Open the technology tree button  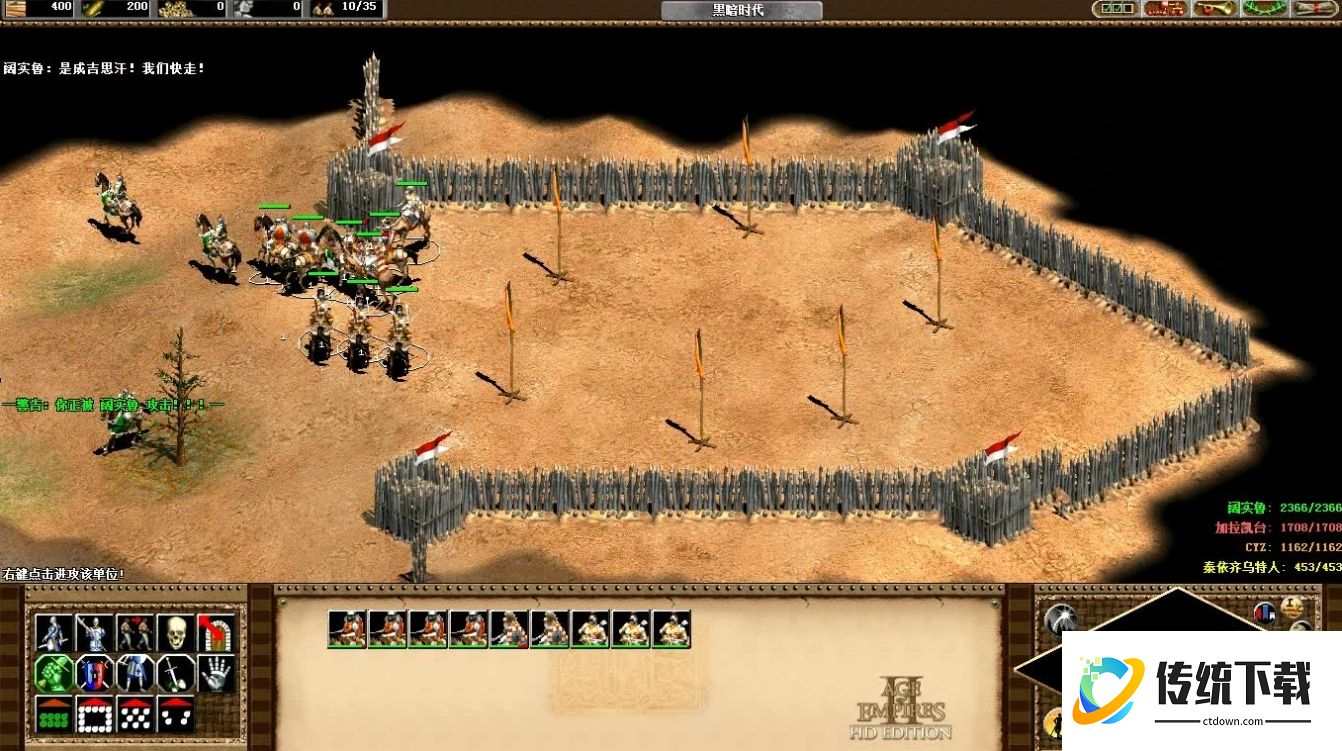click(1165, 9)
